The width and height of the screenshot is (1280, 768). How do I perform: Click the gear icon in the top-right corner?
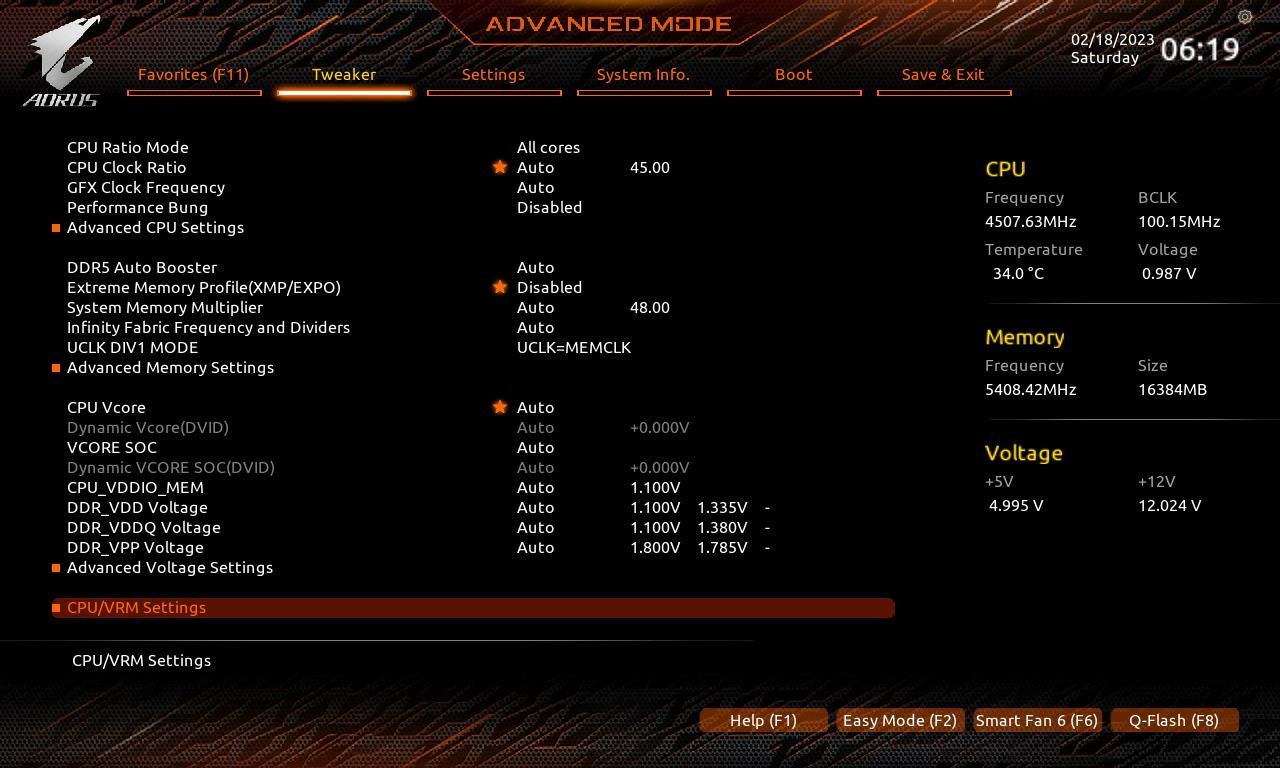(x=1244, y=17)
